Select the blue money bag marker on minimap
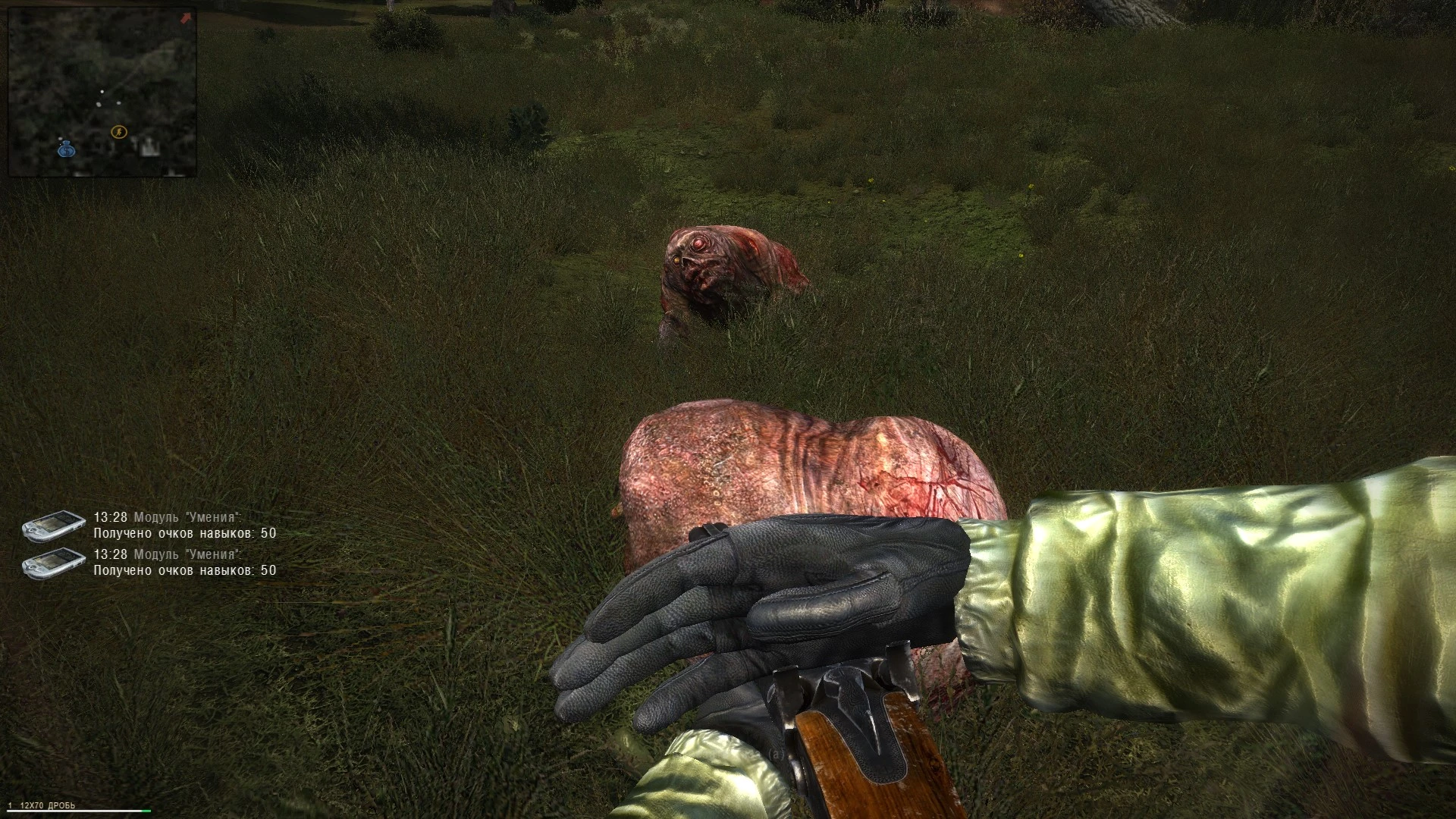The height and width of the screenshot is (819, 1456). click(67, 151)
